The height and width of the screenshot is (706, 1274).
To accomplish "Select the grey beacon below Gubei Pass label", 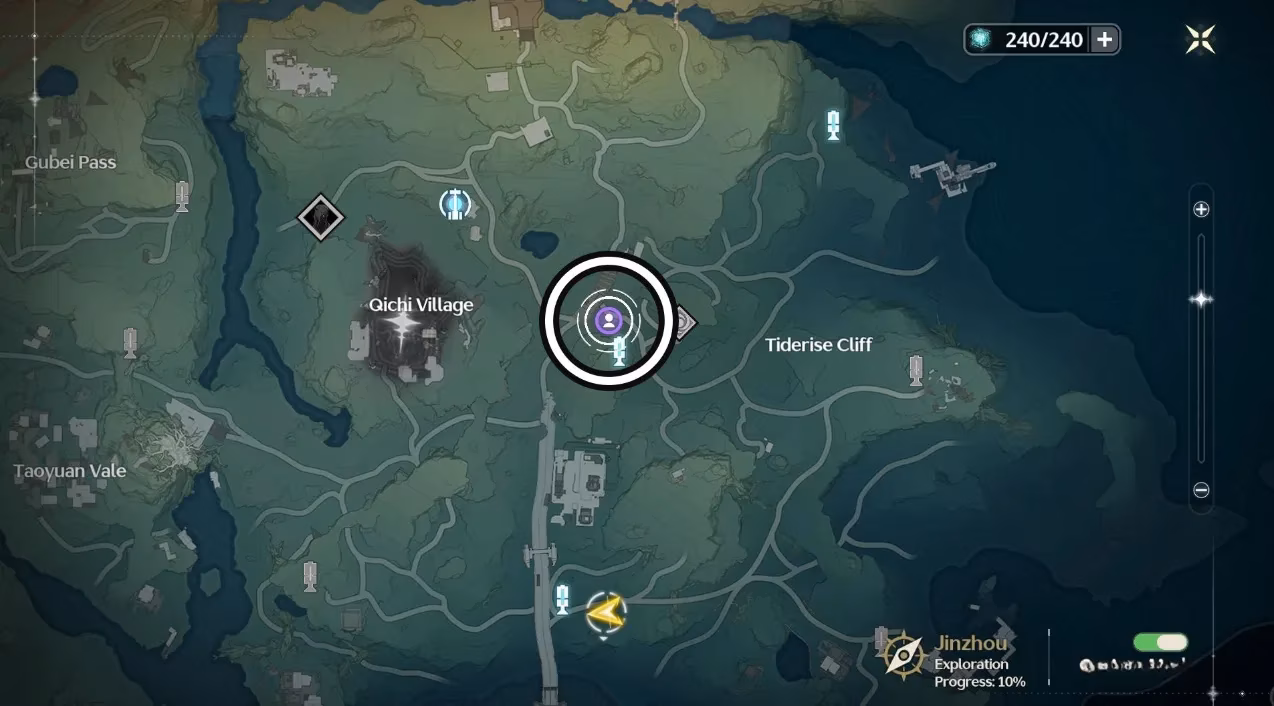I will pyautogui.click(x=181, y=195).
